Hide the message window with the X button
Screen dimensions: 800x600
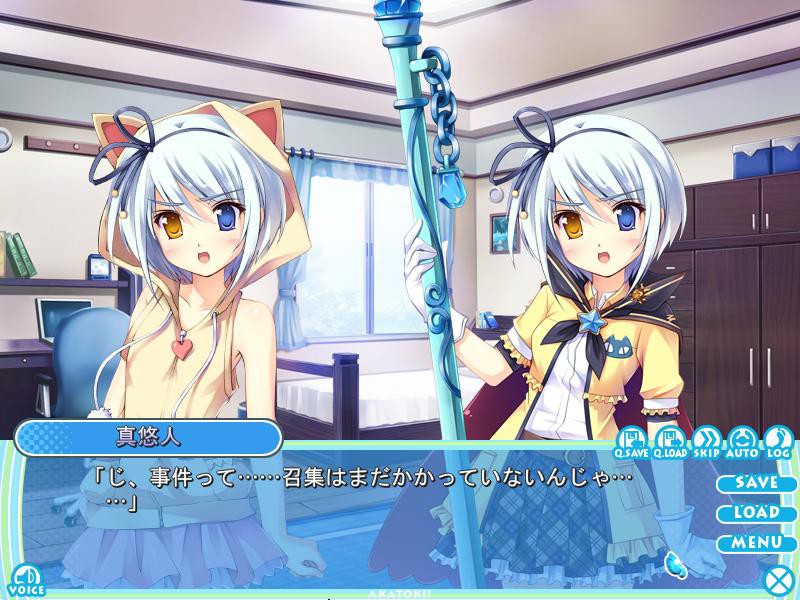pyautogui.click(x=777, y=579)
